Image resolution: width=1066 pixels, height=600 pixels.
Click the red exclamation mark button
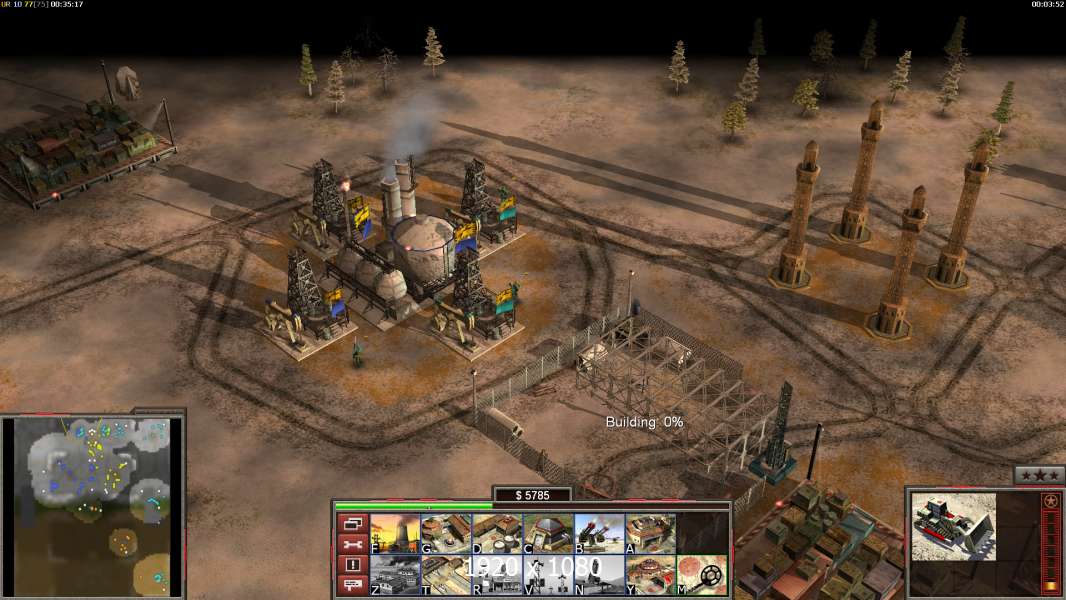tap(352, 565)
